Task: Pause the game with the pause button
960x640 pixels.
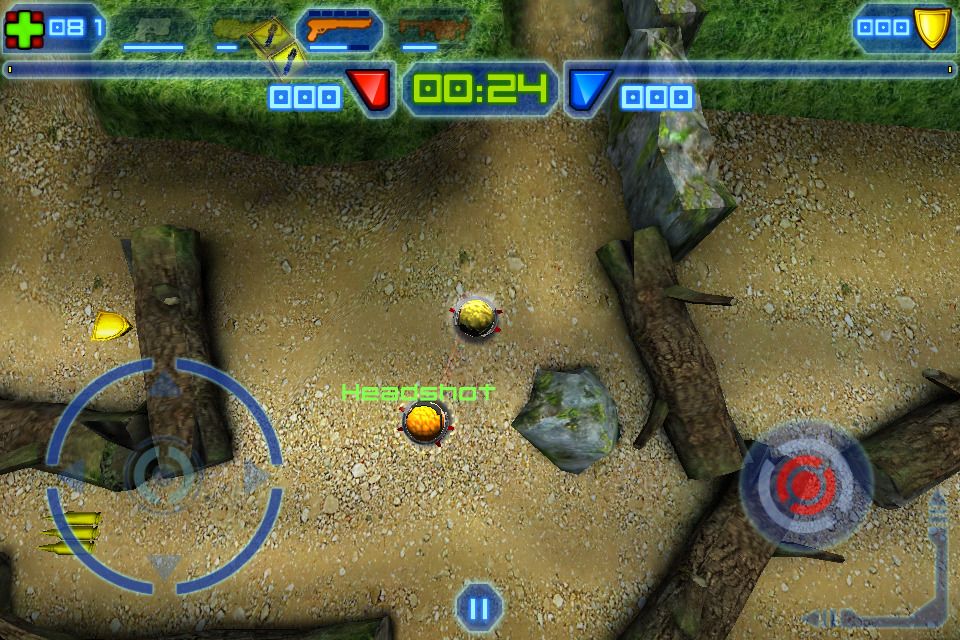Action: pos(477,606)
